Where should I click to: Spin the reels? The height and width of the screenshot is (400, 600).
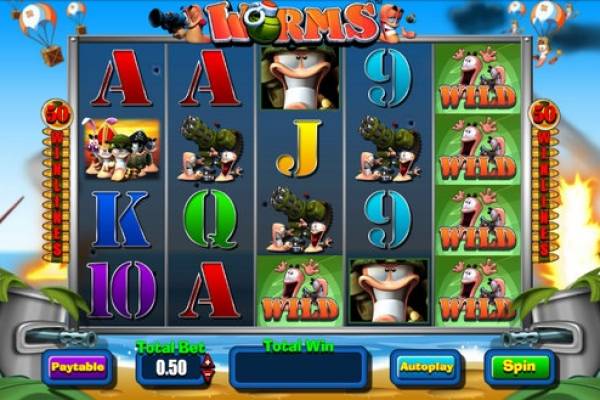pos(519,366)
